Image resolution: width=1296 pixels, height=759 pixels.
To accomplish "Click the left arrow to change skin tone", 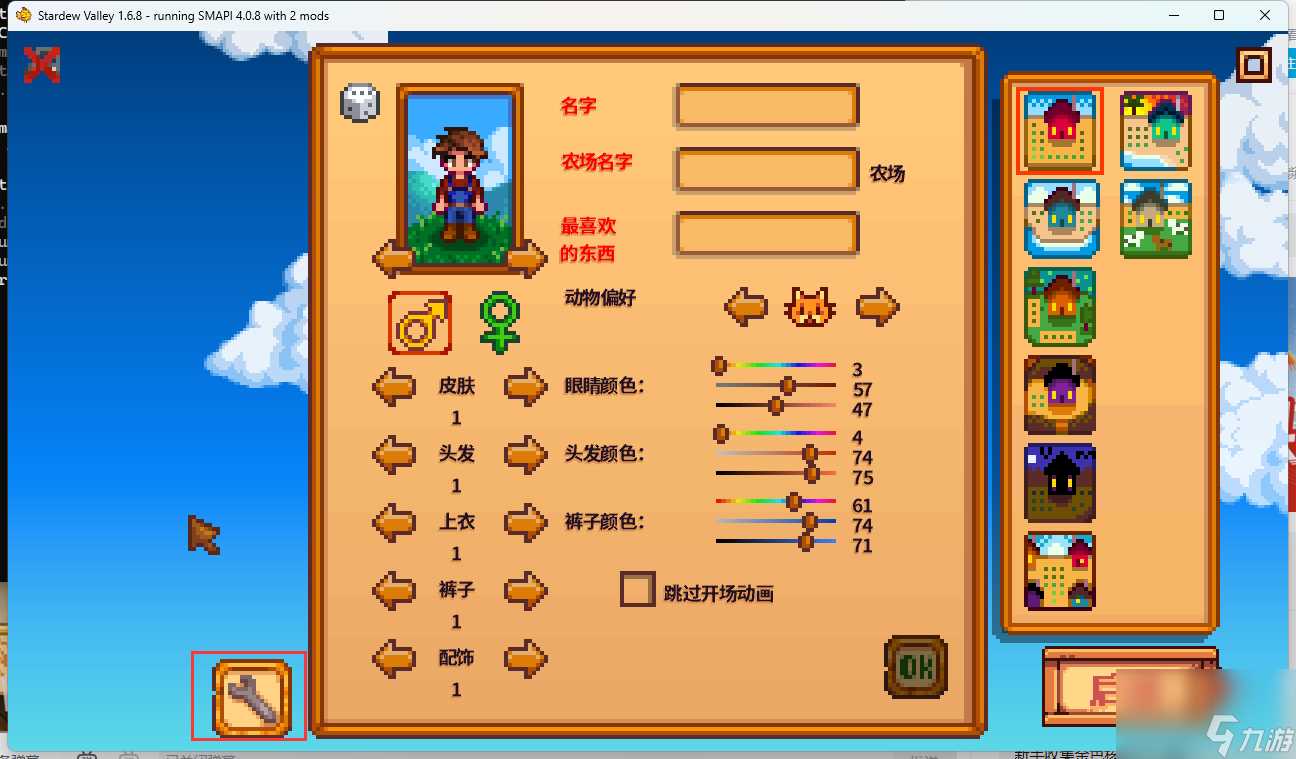I will (x=393, y=386).
